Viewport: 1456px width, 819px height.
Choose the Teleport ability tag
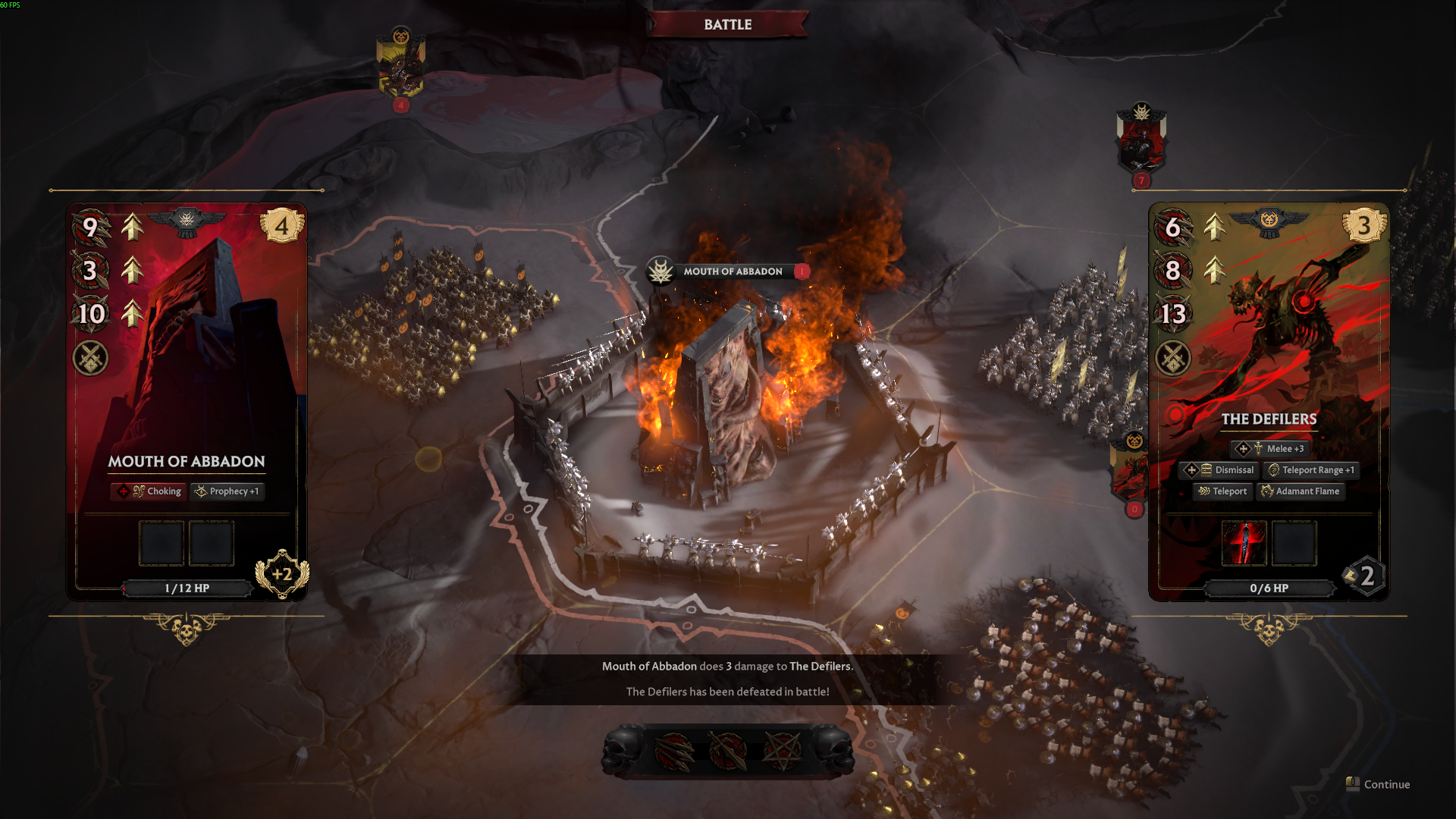[1222, 491]
